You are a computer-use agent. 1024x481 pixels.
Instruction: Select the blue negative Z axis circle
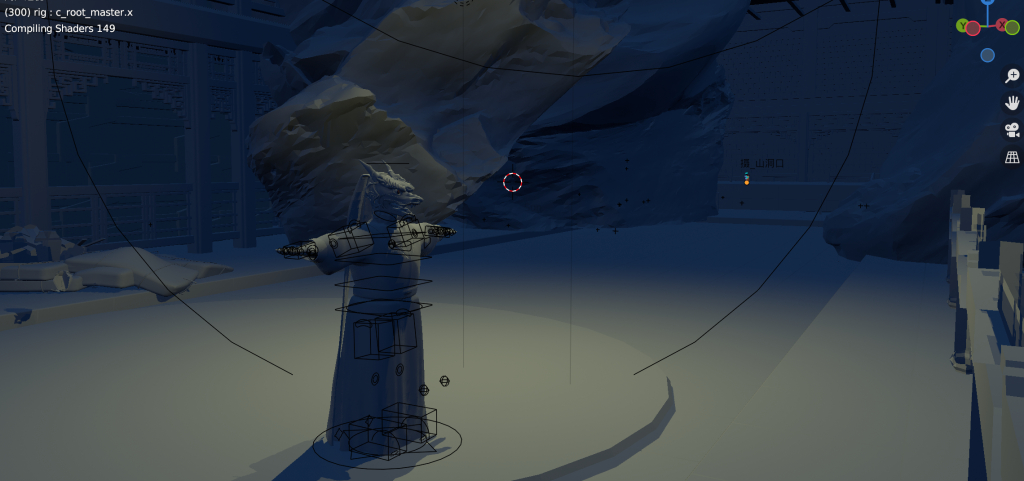pyautogui.click(x=988, y=55)
